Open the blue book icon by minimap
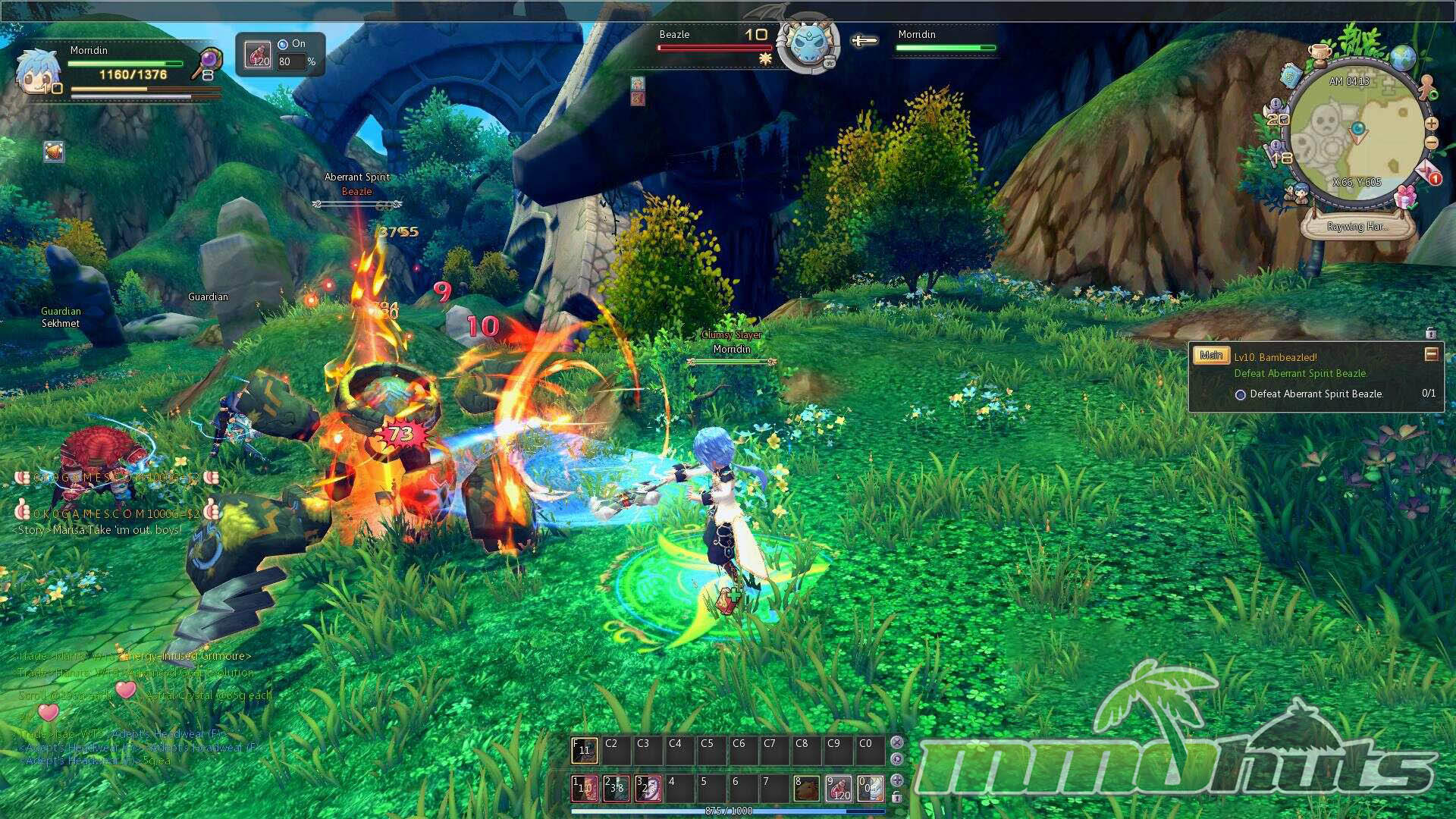1456x819 pixels. click(1291, 75)
